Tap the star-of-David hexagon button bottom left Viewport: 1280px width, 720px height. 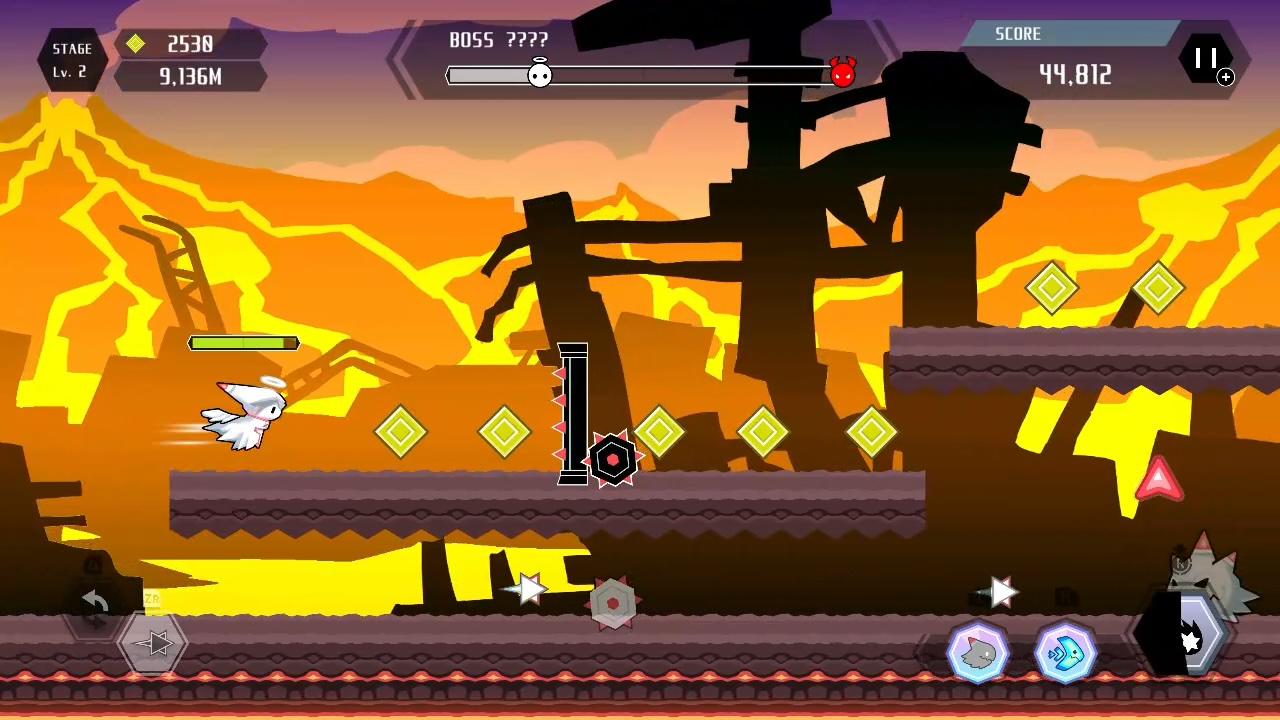pos(151,643)
